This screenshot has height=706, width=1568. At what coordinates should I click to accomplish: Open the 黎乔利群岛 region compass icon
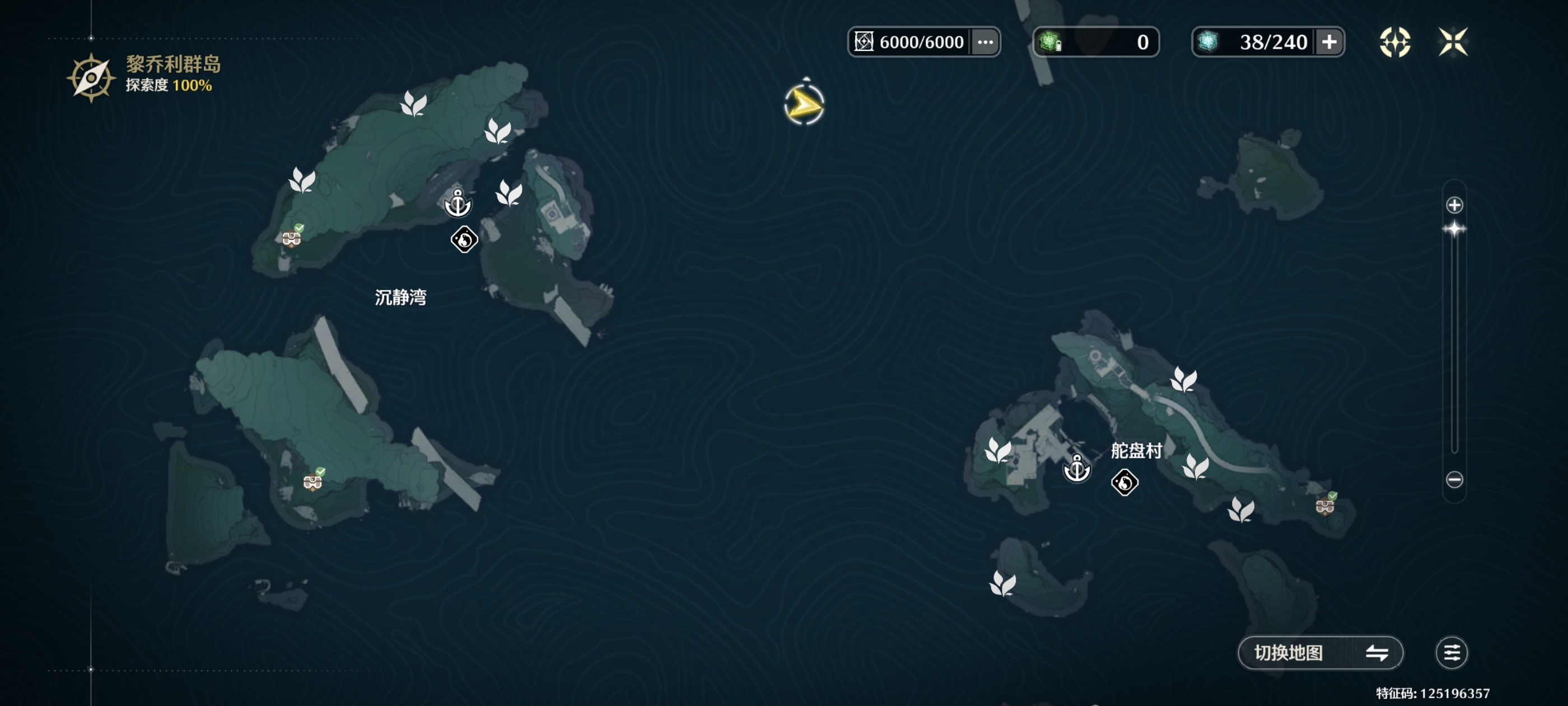coord(91,78)
